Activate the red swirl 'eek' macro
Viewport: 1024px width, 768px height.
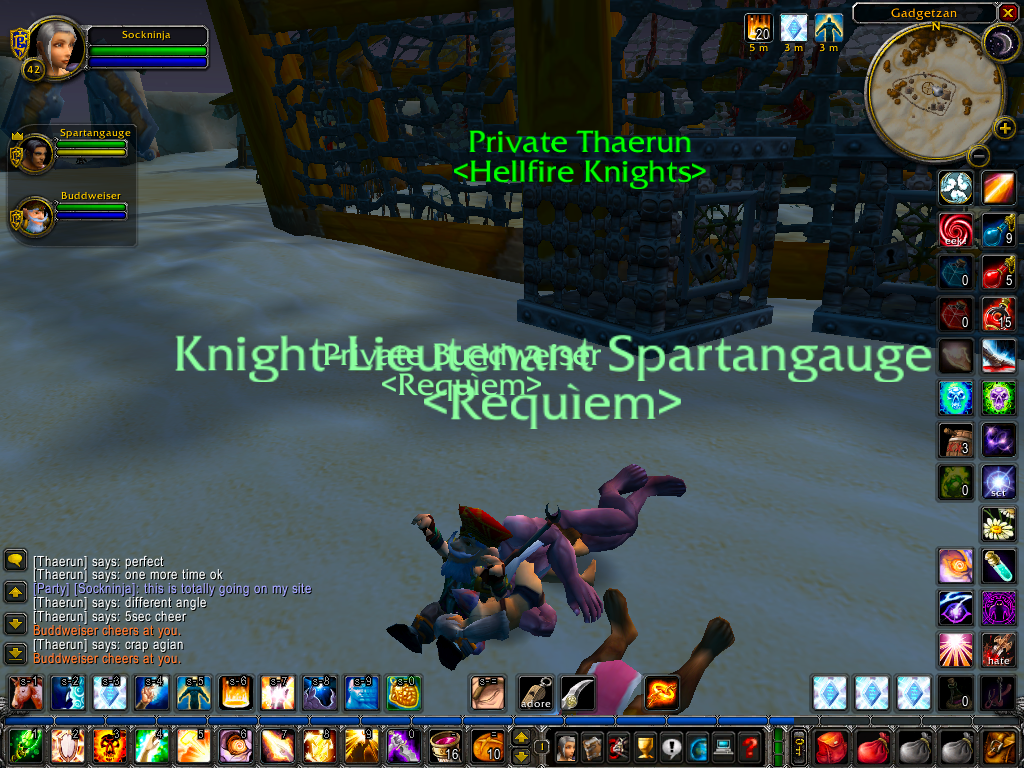coord(955,230)
